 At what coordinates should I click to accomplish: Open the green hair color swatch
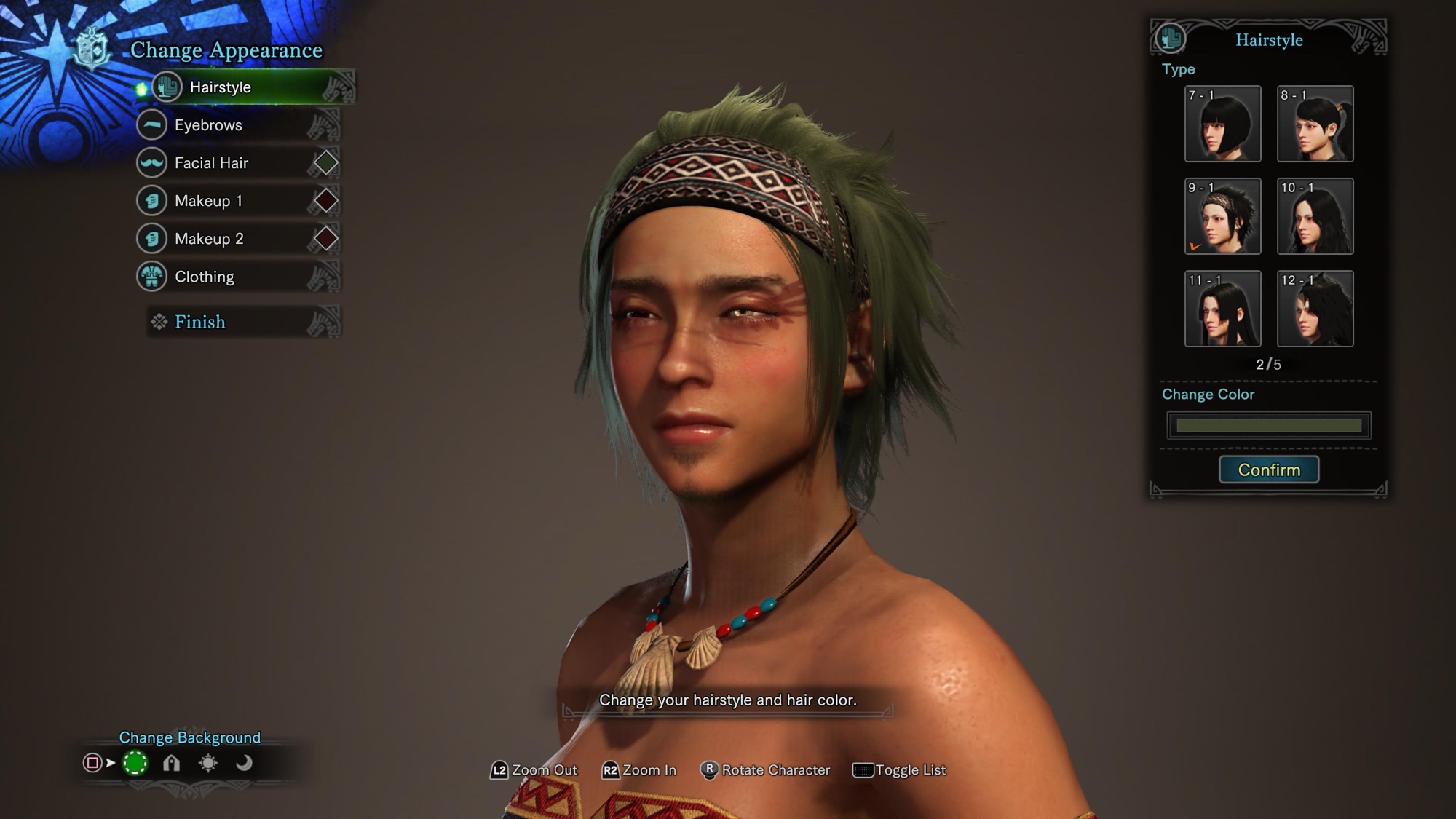1268,426
